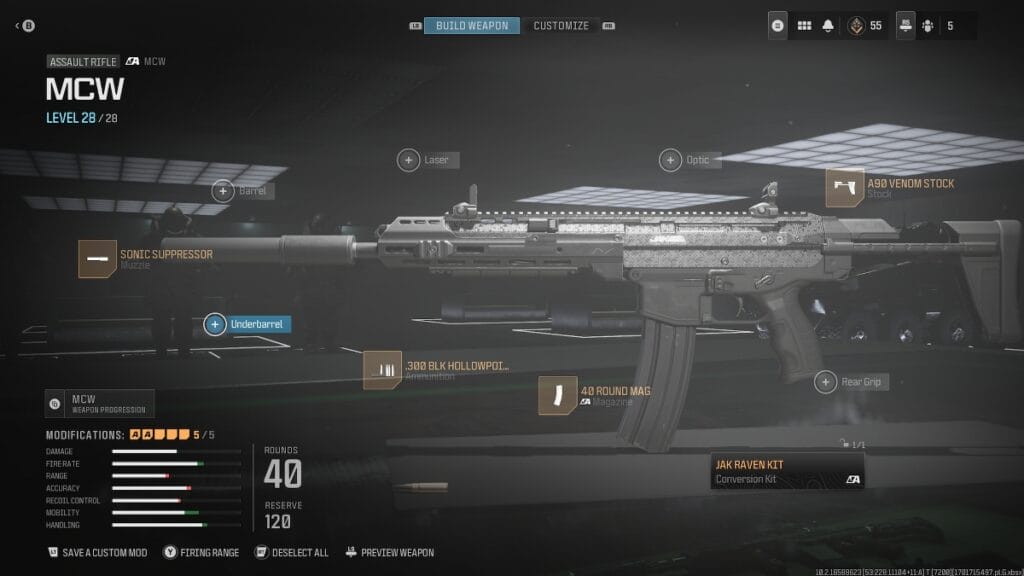Open the 40 Round Mag slot
The image size is (1024, 576).
point(557,395)
